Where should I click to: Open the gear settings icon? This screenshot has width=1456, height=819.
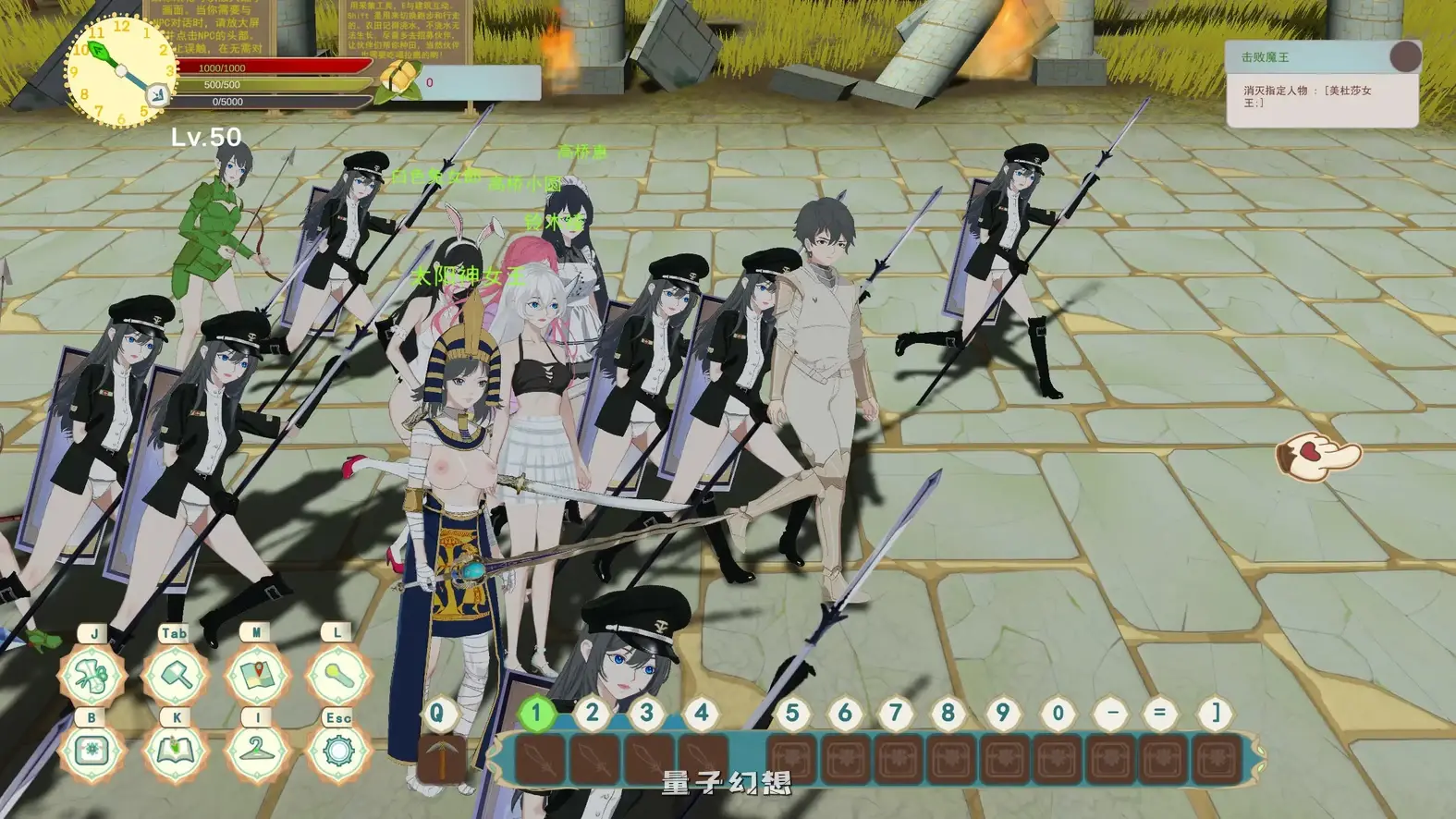coord(337,751)
